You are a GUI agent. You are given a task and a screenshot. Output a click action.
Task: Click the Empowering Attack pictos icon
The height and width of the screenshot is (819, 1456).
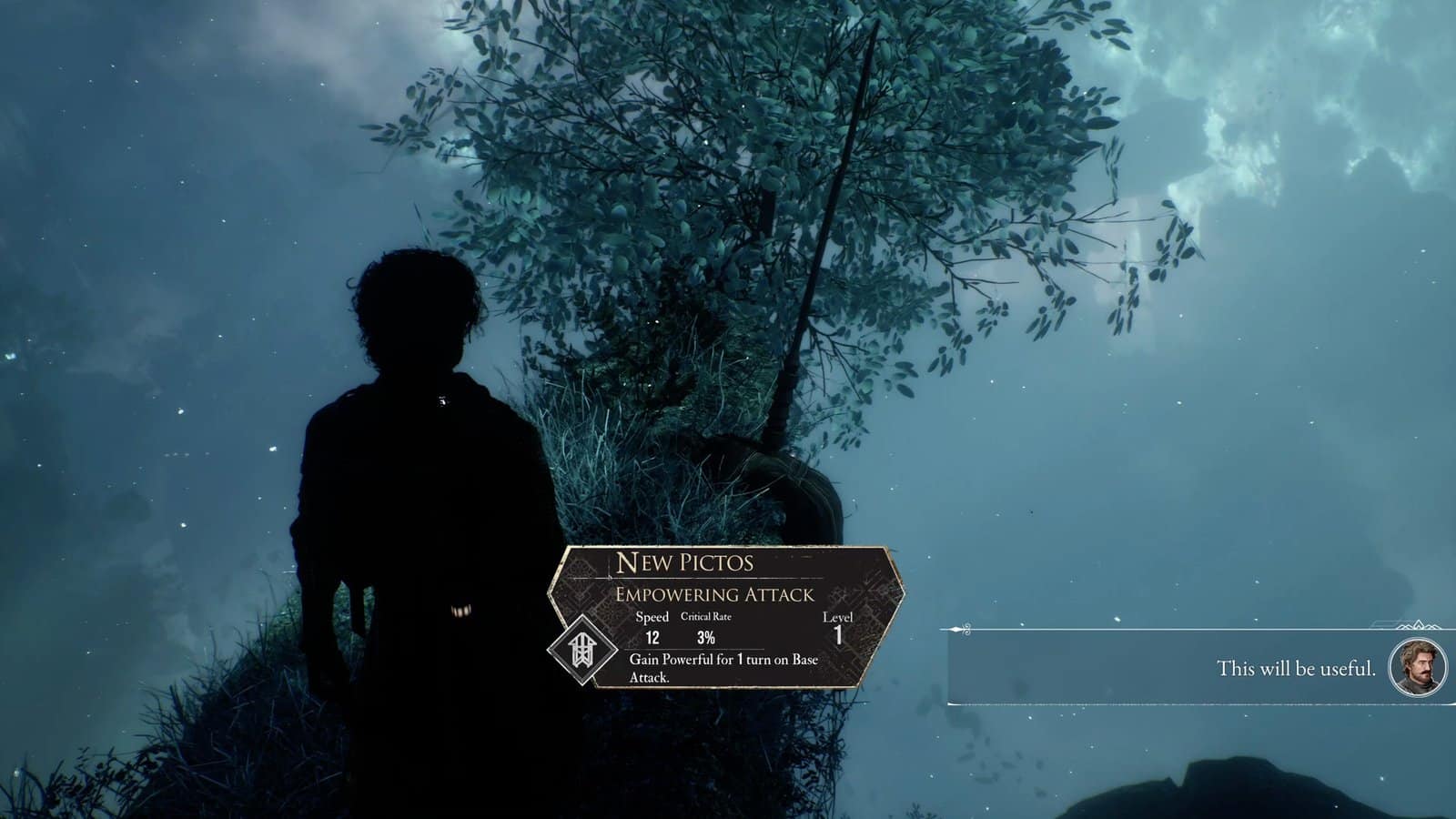point(581,650)
